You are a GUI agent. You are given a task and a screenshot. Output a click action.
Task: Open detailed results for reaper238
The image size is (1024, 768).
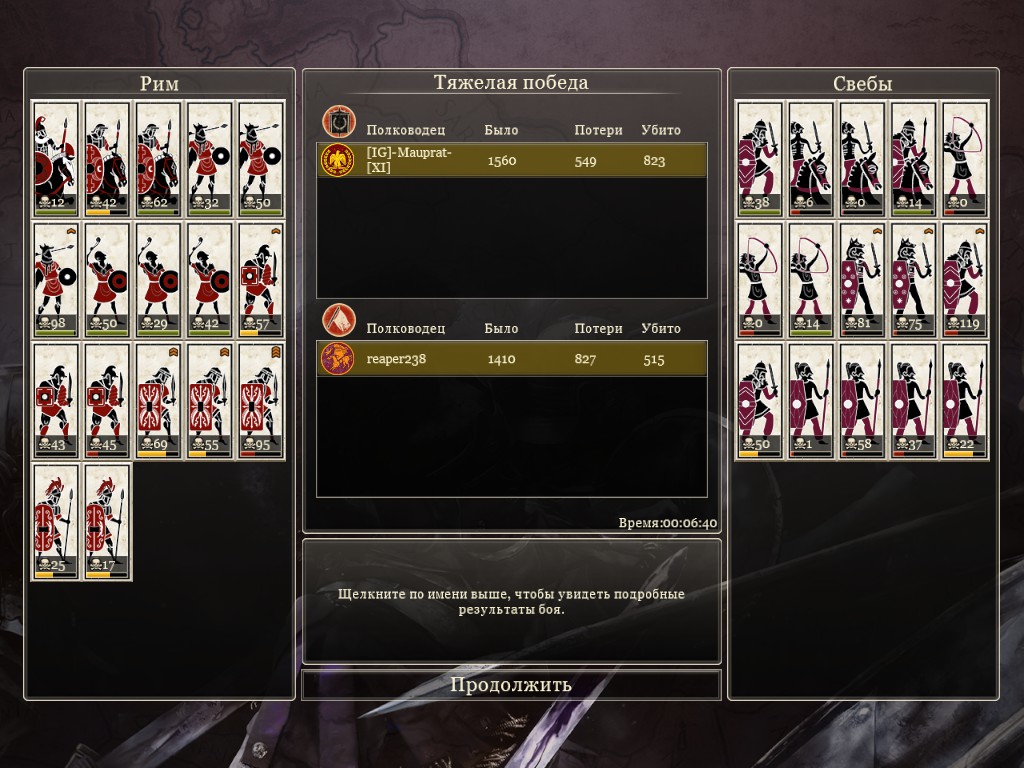(x=511, y=359)
